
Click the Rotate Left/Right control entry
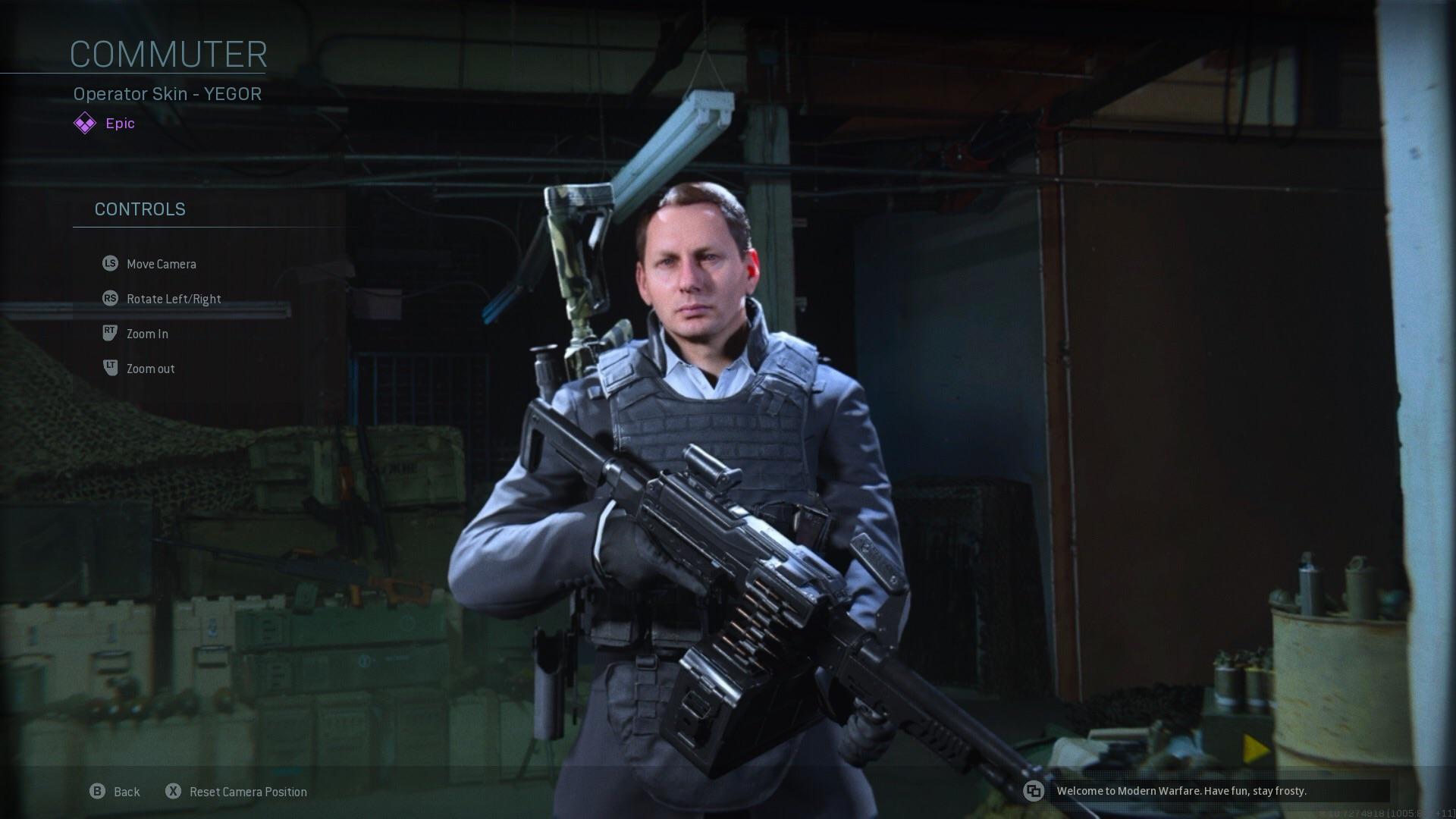pos(173,298)
